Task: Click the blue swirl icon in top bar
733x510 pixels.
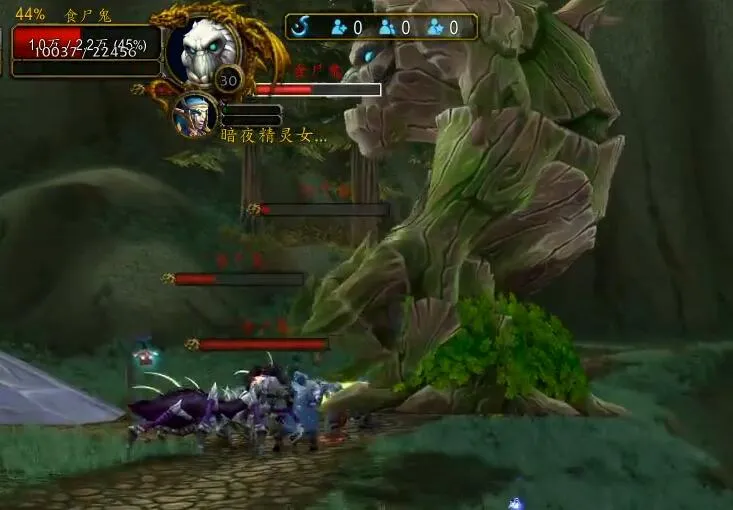Action: pos(301,27)
